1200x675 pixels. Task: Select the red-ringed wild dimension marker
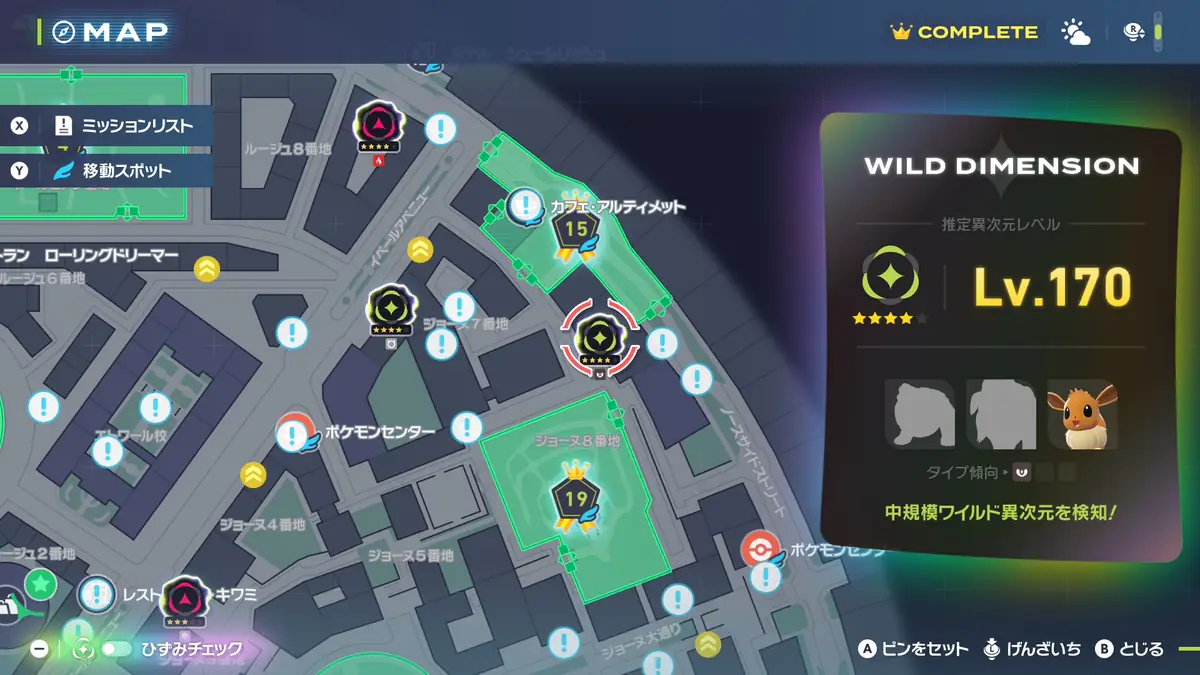tap(598, 337)
